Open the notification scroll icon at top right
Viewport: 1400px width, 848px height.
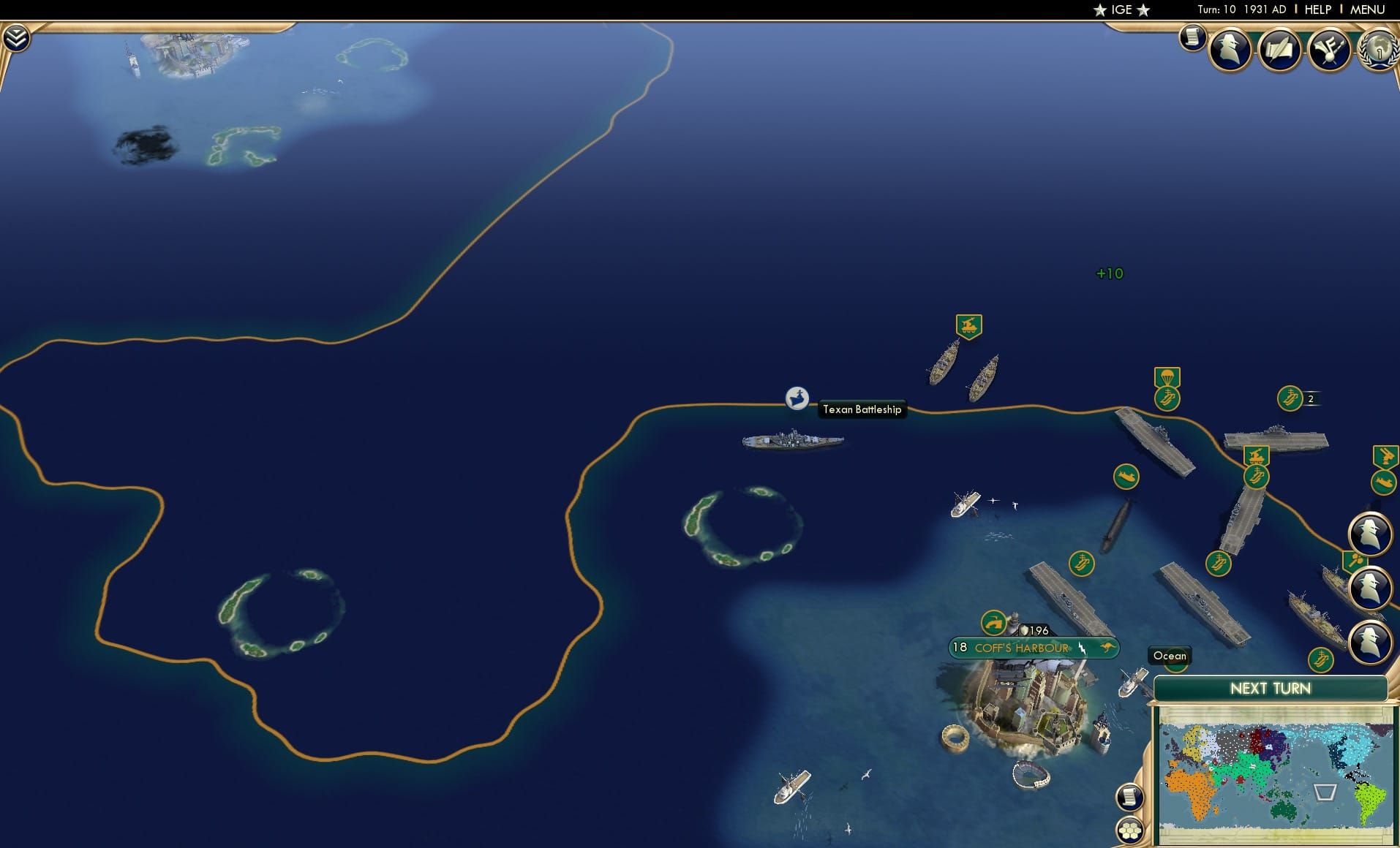(1192, 38)
